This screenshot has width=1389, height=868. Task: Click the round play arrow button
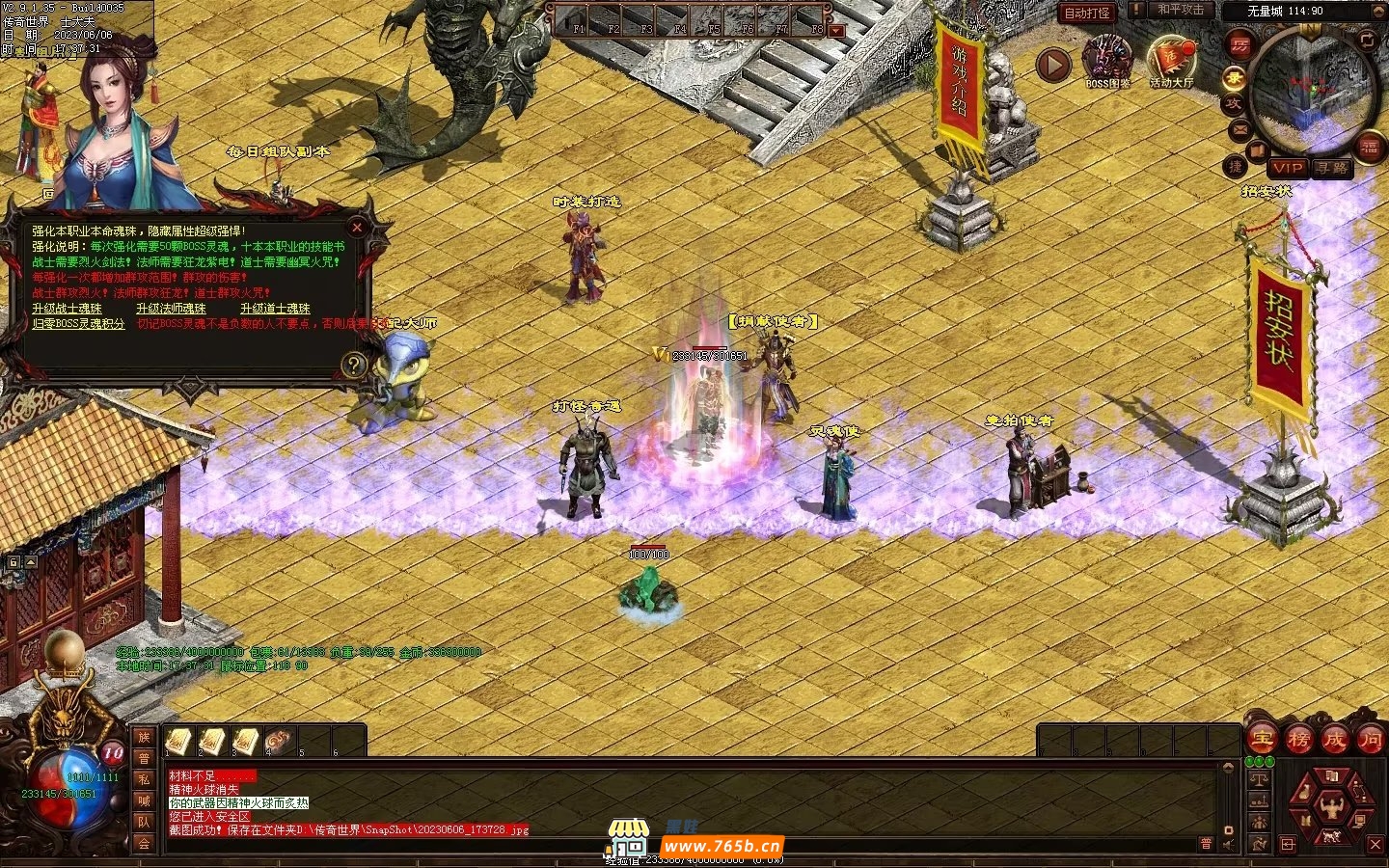(x=1053, y=65)
